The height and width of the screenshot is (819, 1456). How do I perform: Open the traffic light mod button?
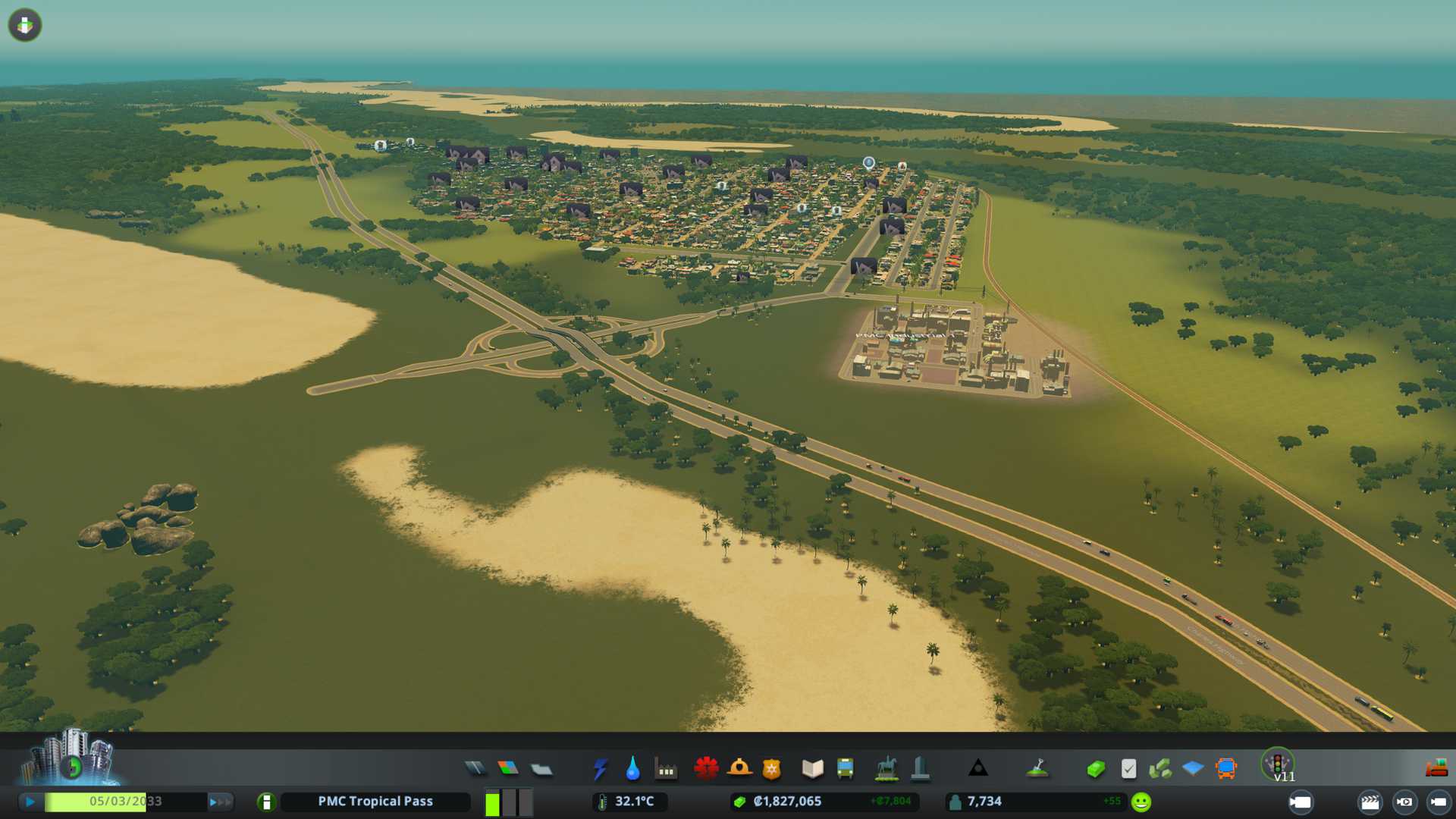(x=1277, y=764)
